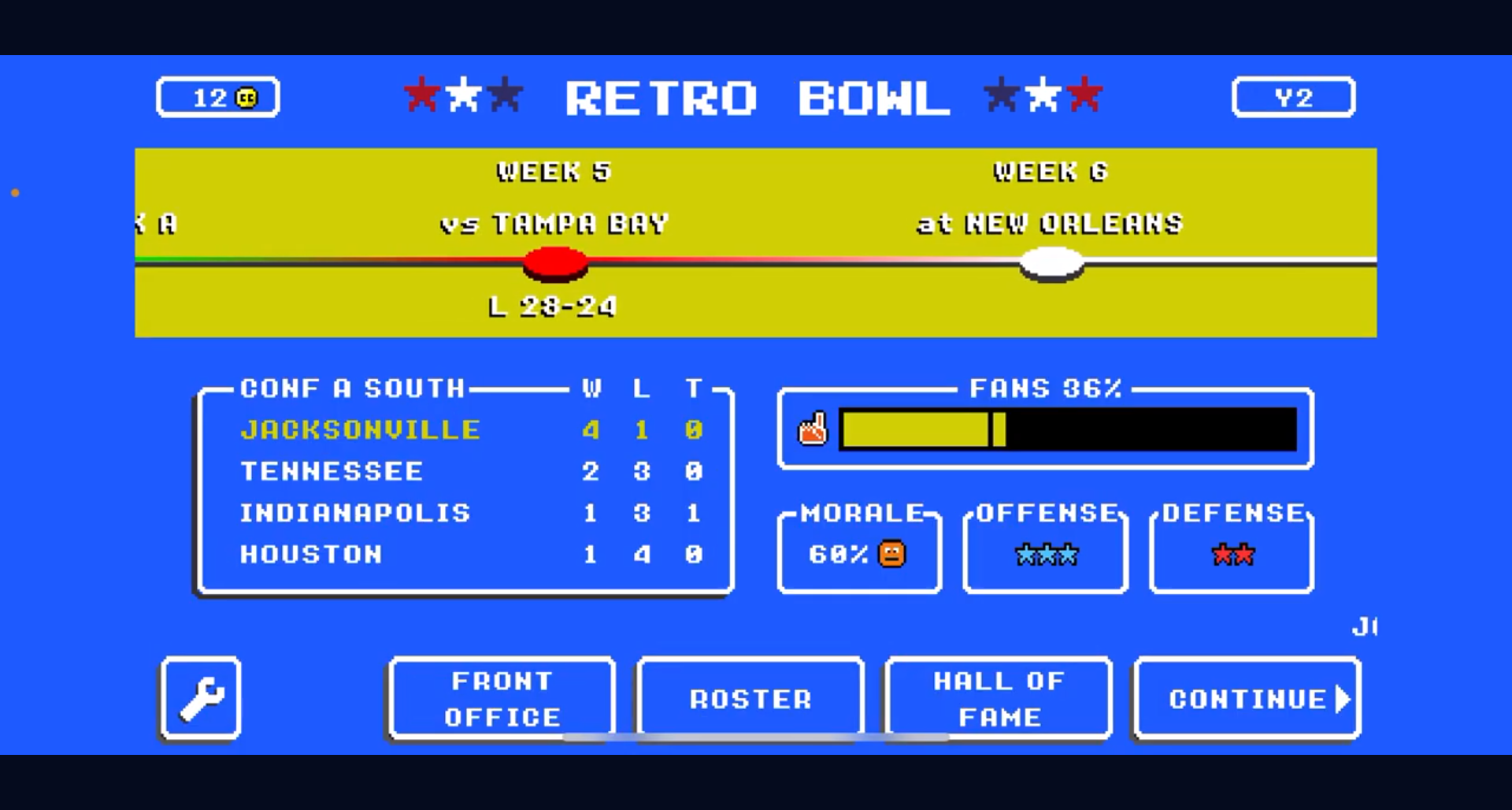Go to the Hall of Fame
Image resolution: width=1512 pixels, height=810 pixels.
point(998,698)
